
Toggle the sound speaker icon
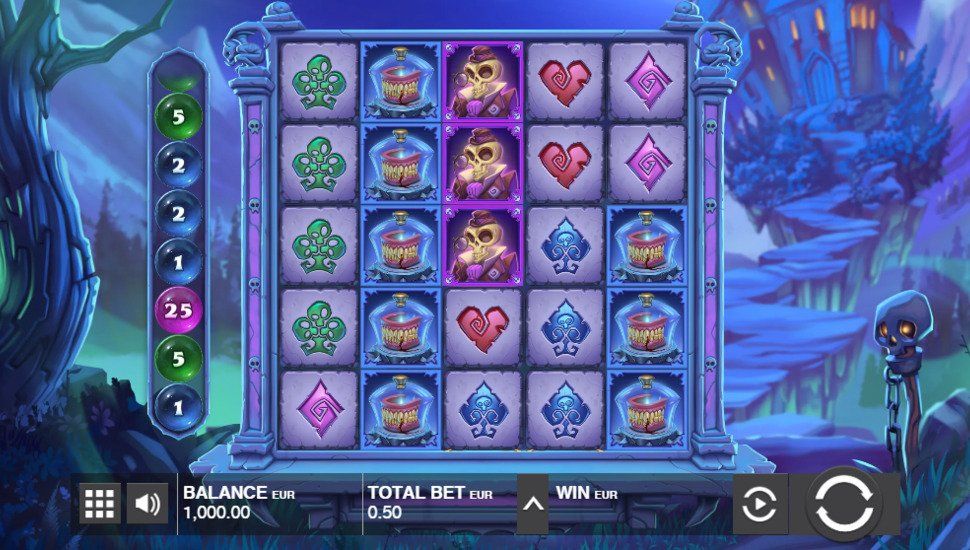click(147, 504)
